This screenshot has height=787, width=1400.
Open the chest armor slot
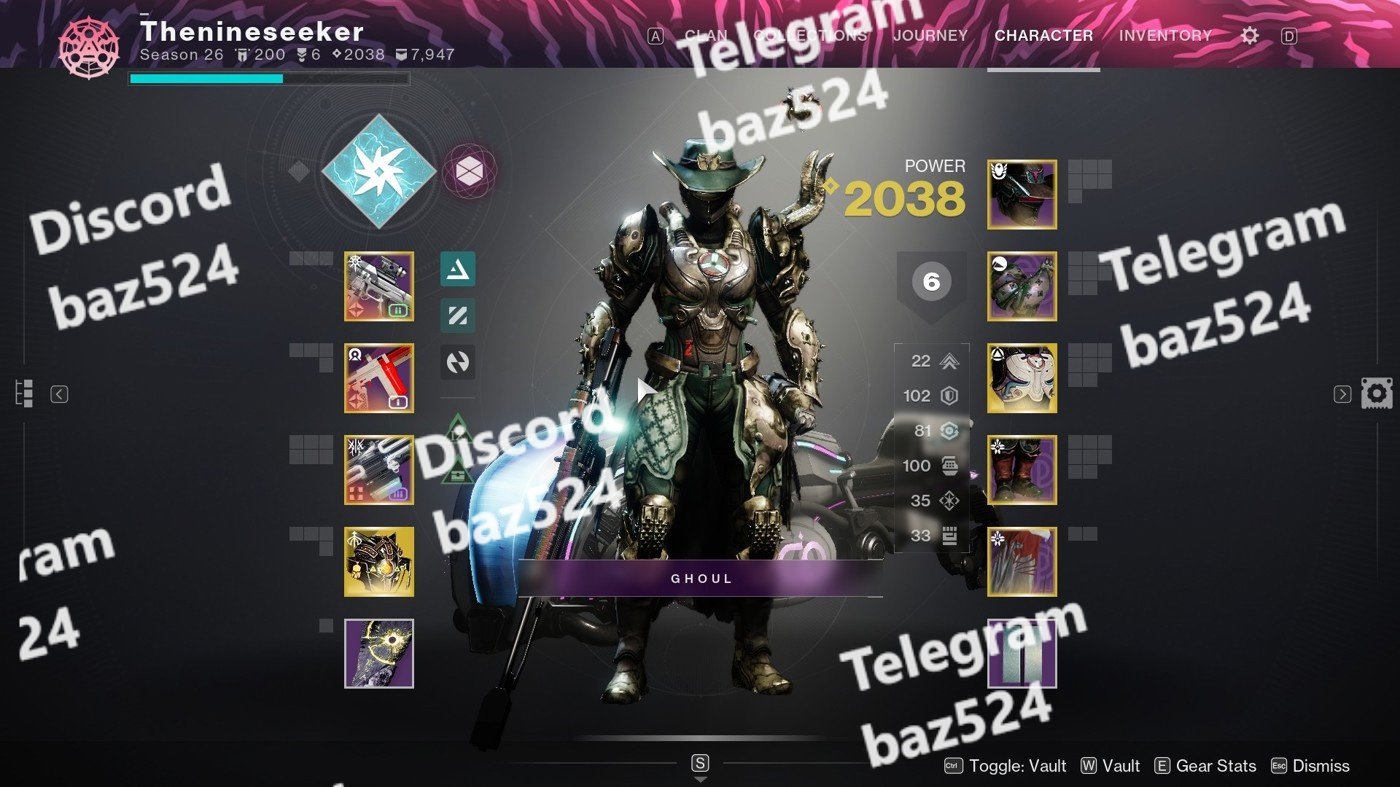[1022, 378]
